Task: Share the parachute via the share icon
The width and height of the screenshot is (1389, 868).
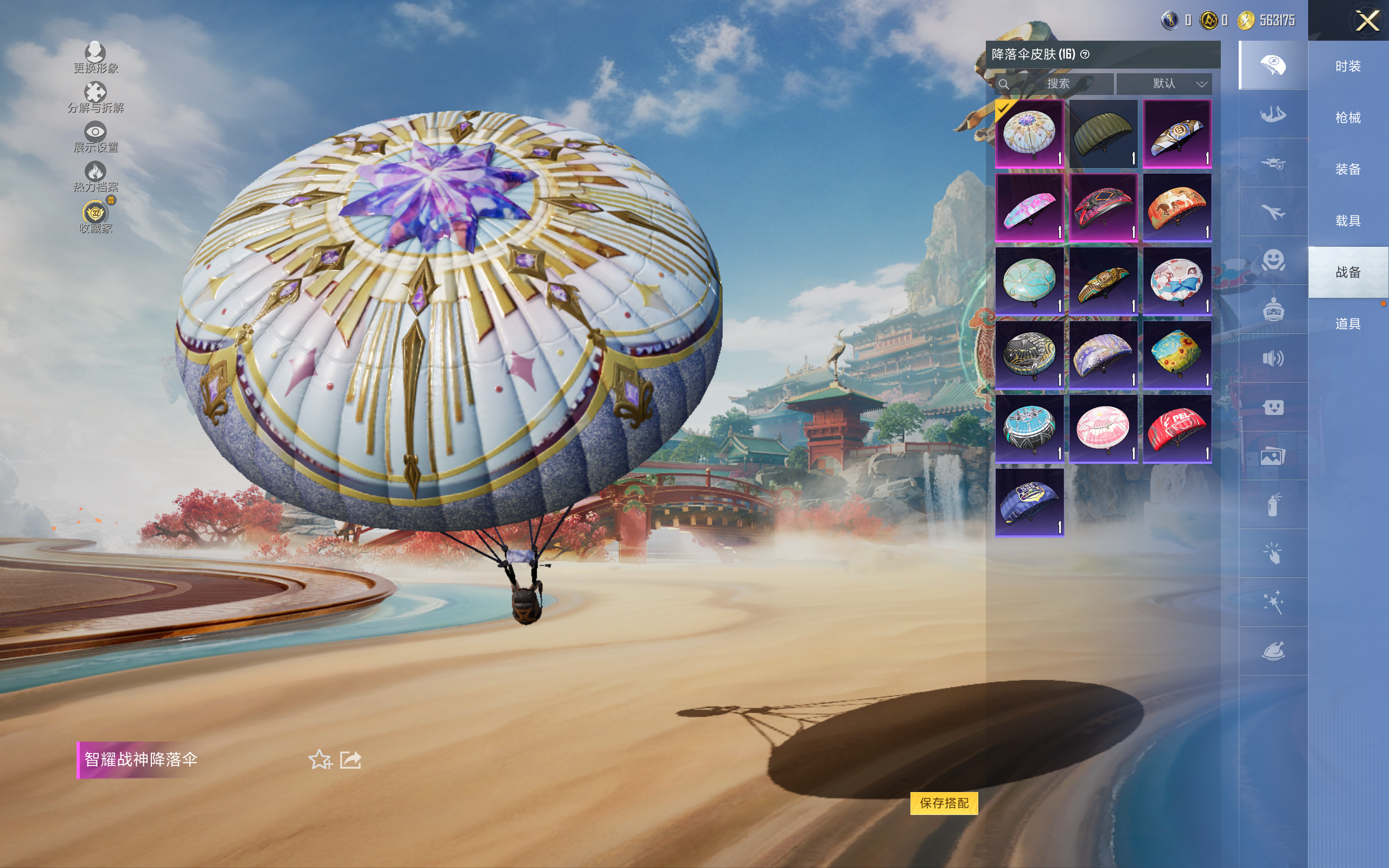Action: (x=350, y=759)
